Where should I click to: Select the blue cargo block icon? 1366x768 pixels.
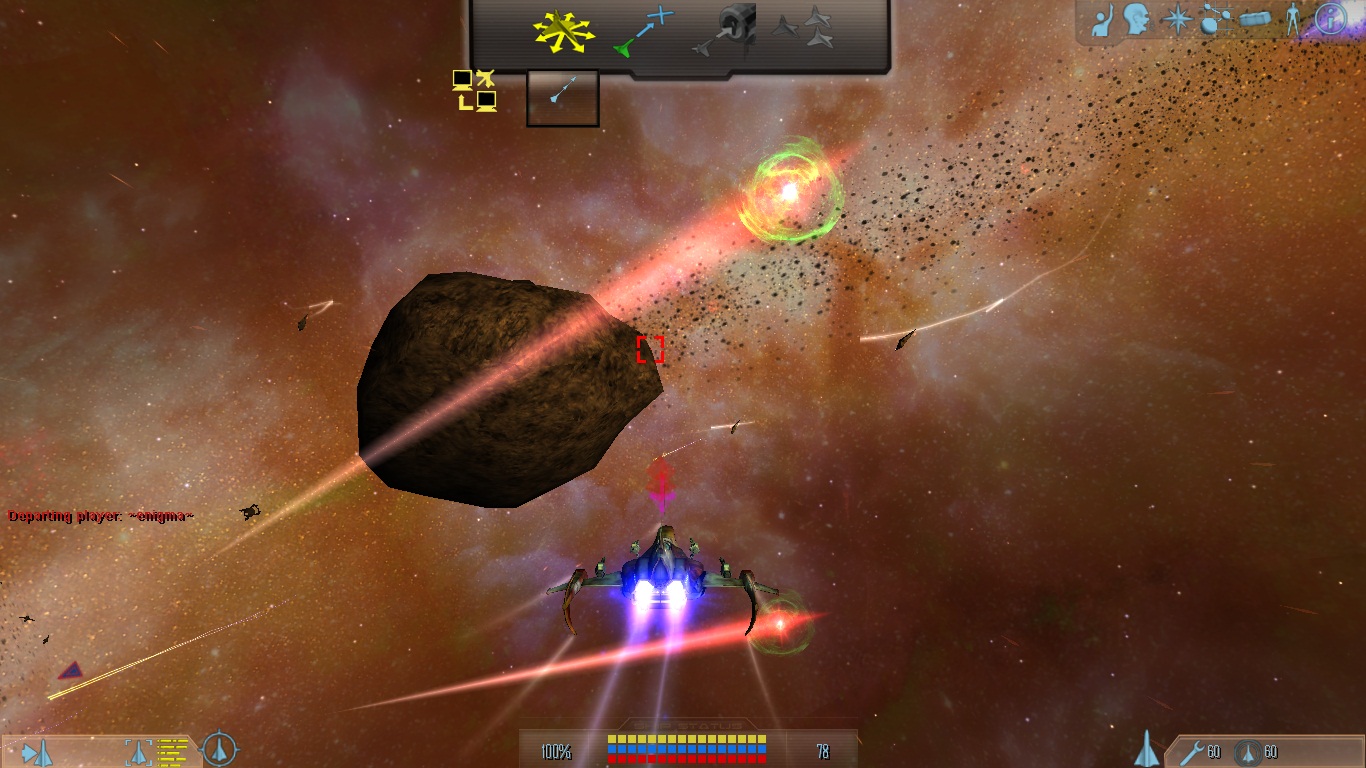(x=1255, y=20)
